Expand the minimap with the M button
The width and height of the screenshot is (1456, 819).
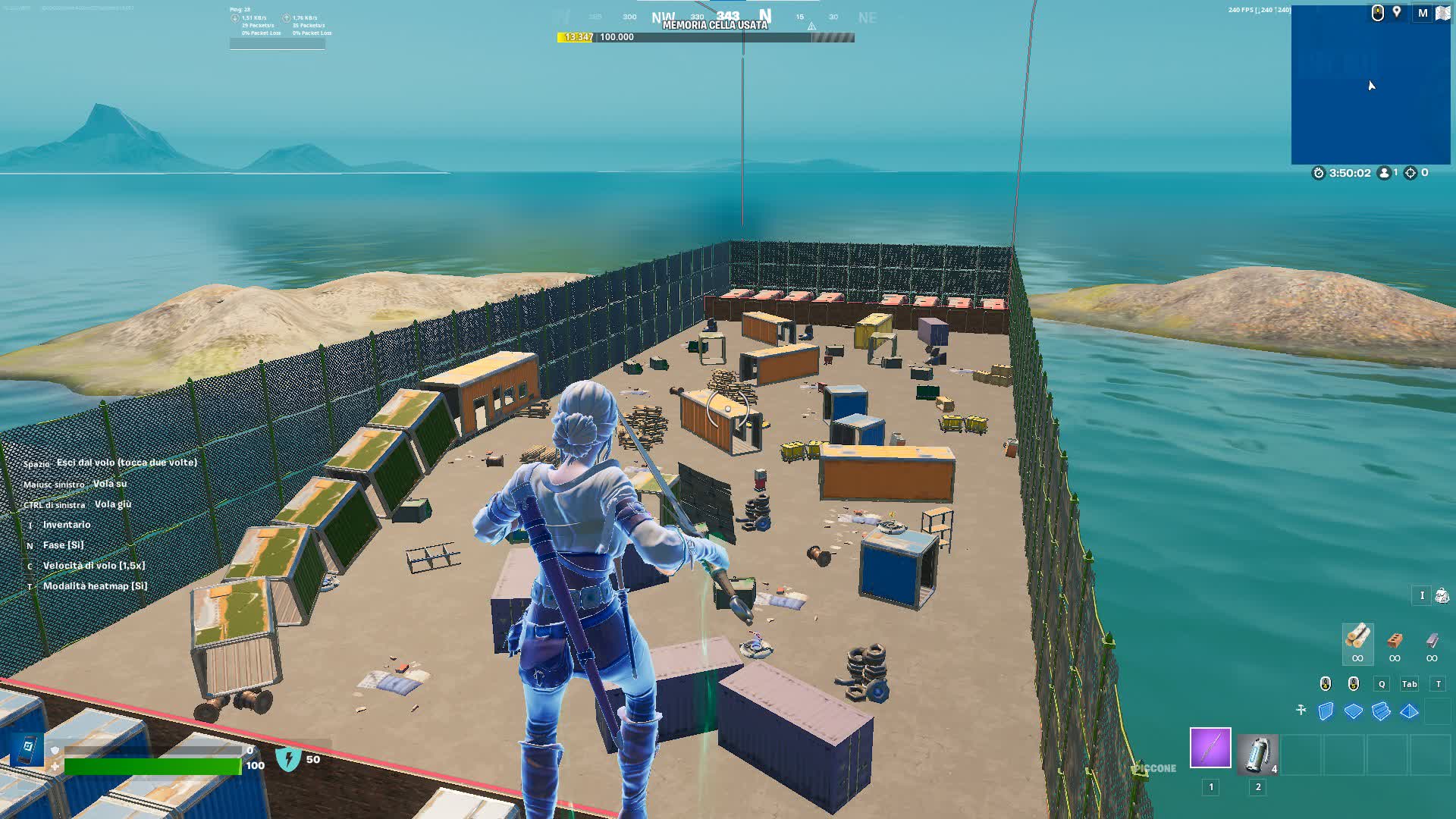point(1423,12)
